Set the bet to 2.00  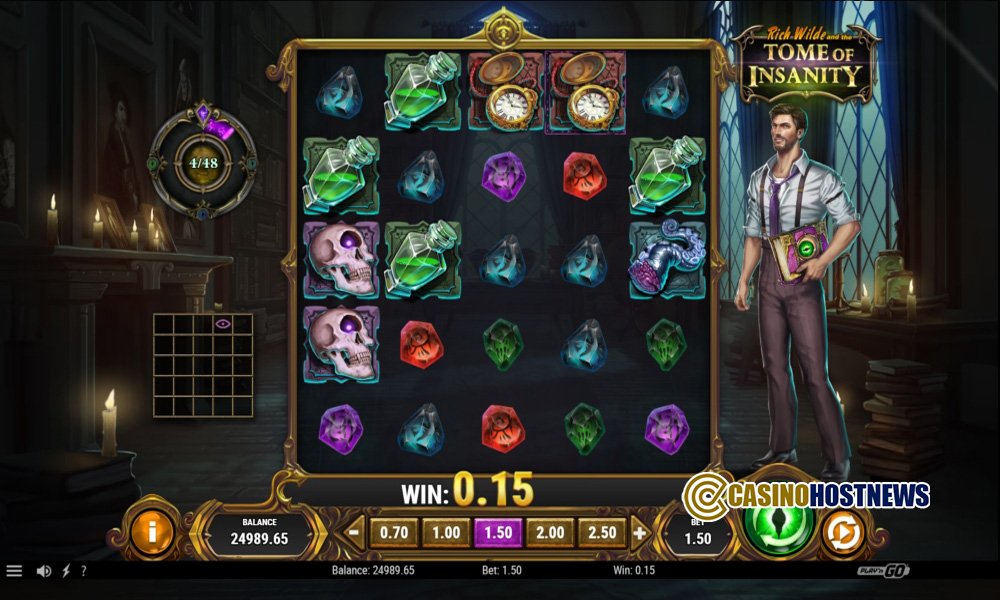[x=550, y=533]
